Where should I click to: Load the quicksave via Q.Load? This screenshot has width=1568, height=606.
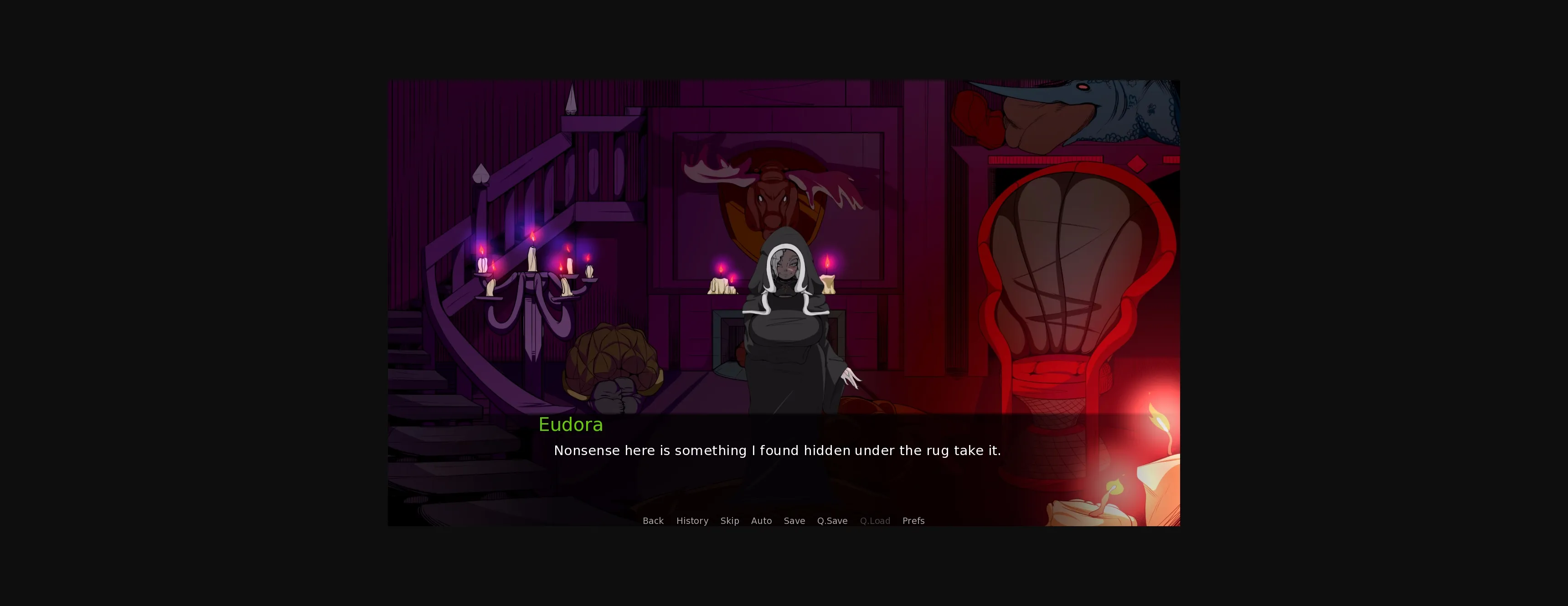click(x=875, y=521)
